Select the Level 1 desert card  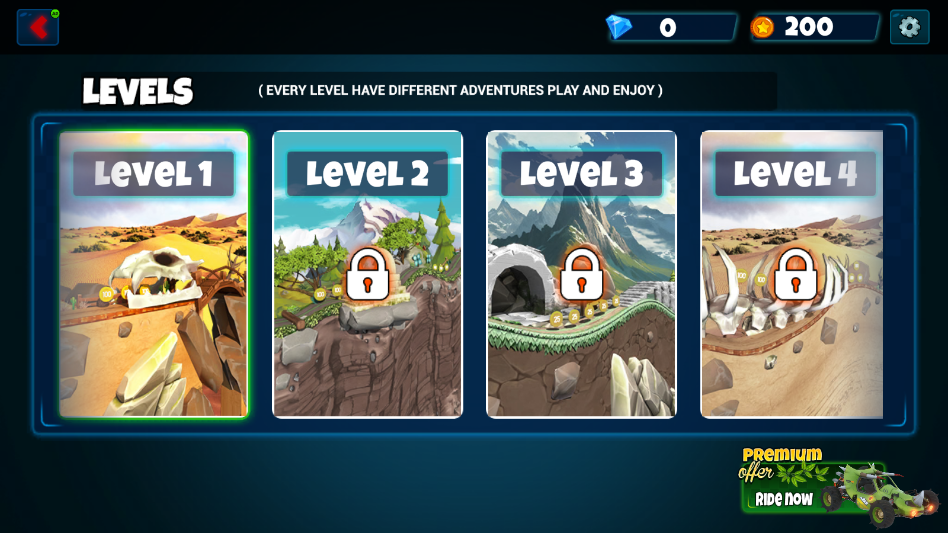pos(153,273)
